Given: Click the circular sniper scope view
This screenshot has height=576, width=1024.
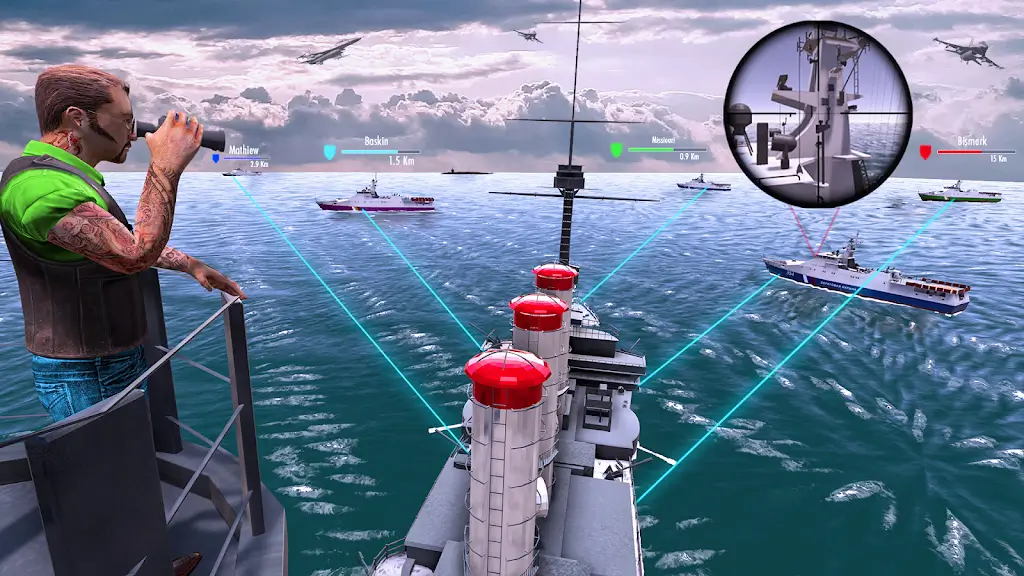Looking at the screenshot, I should pyautogui.click(x=818, y=113).
